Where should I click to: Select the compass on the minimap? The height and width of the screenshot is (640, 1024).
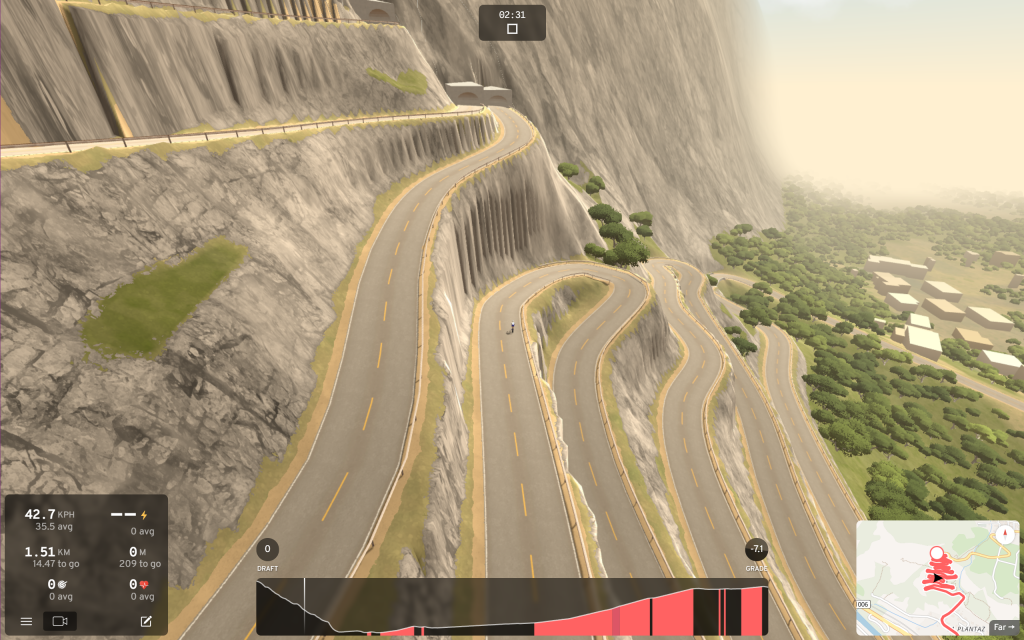[1003, 534]
